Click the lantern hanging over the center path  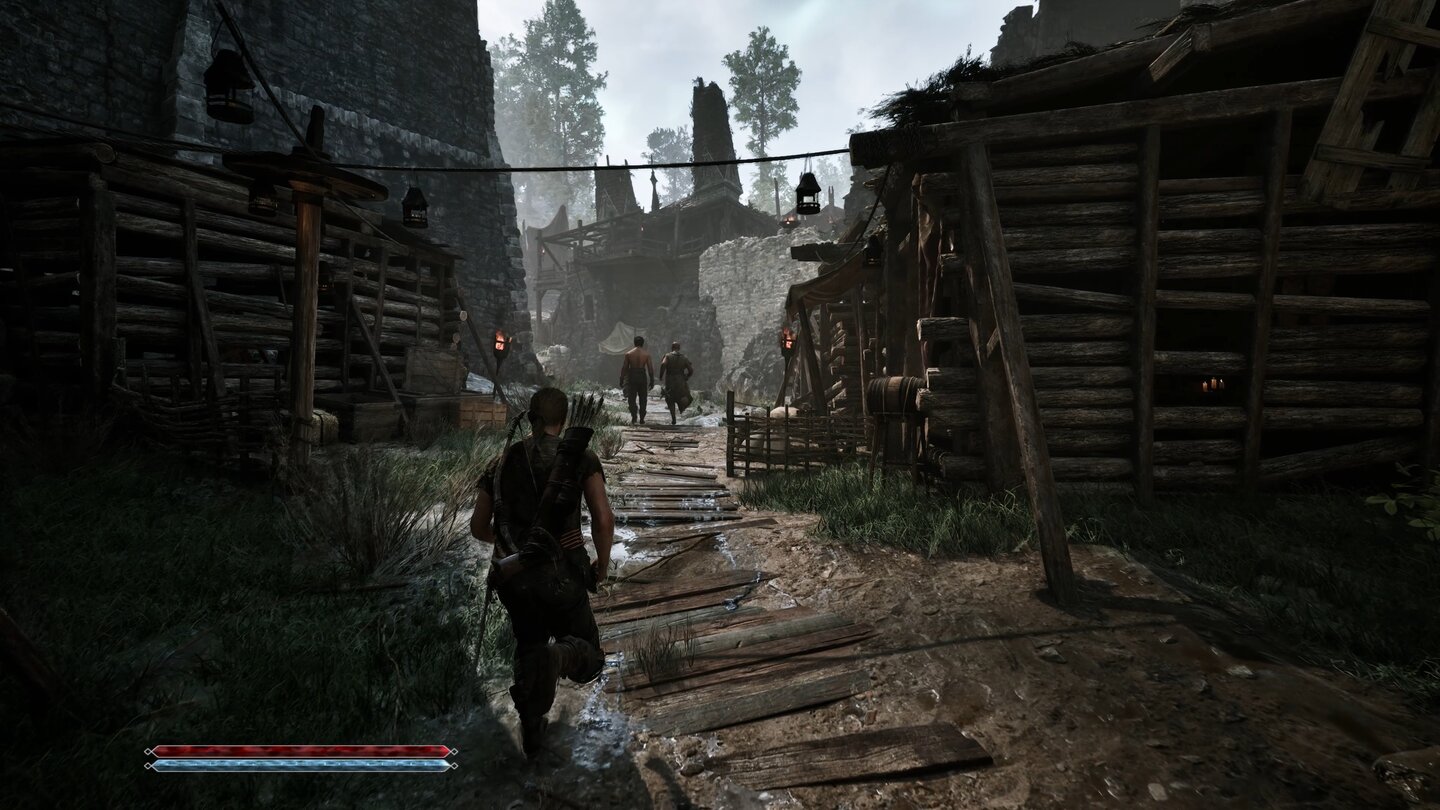pyautogui.click(x=808, y=196)
